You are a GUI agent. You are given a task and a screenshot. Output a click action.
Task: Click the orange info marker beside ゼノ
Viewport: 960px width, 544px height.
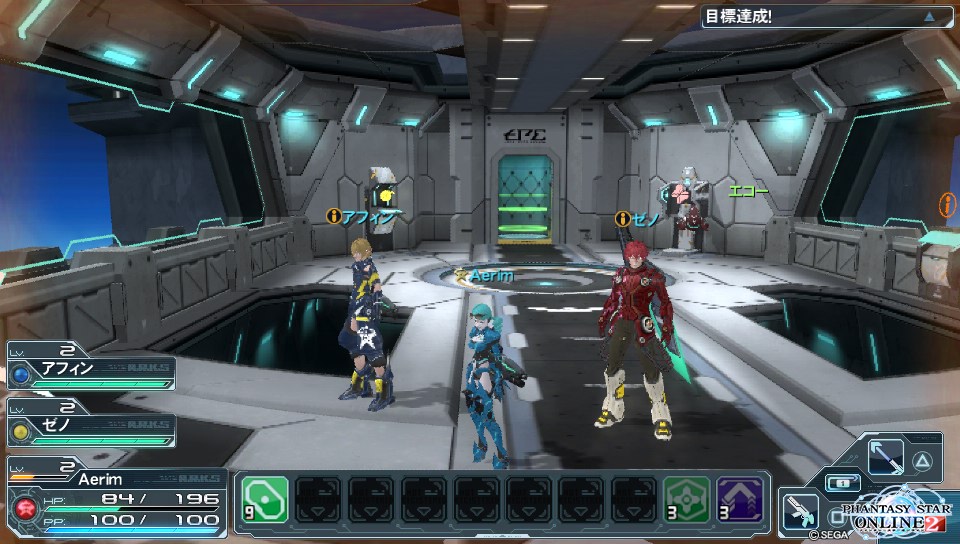622,218
